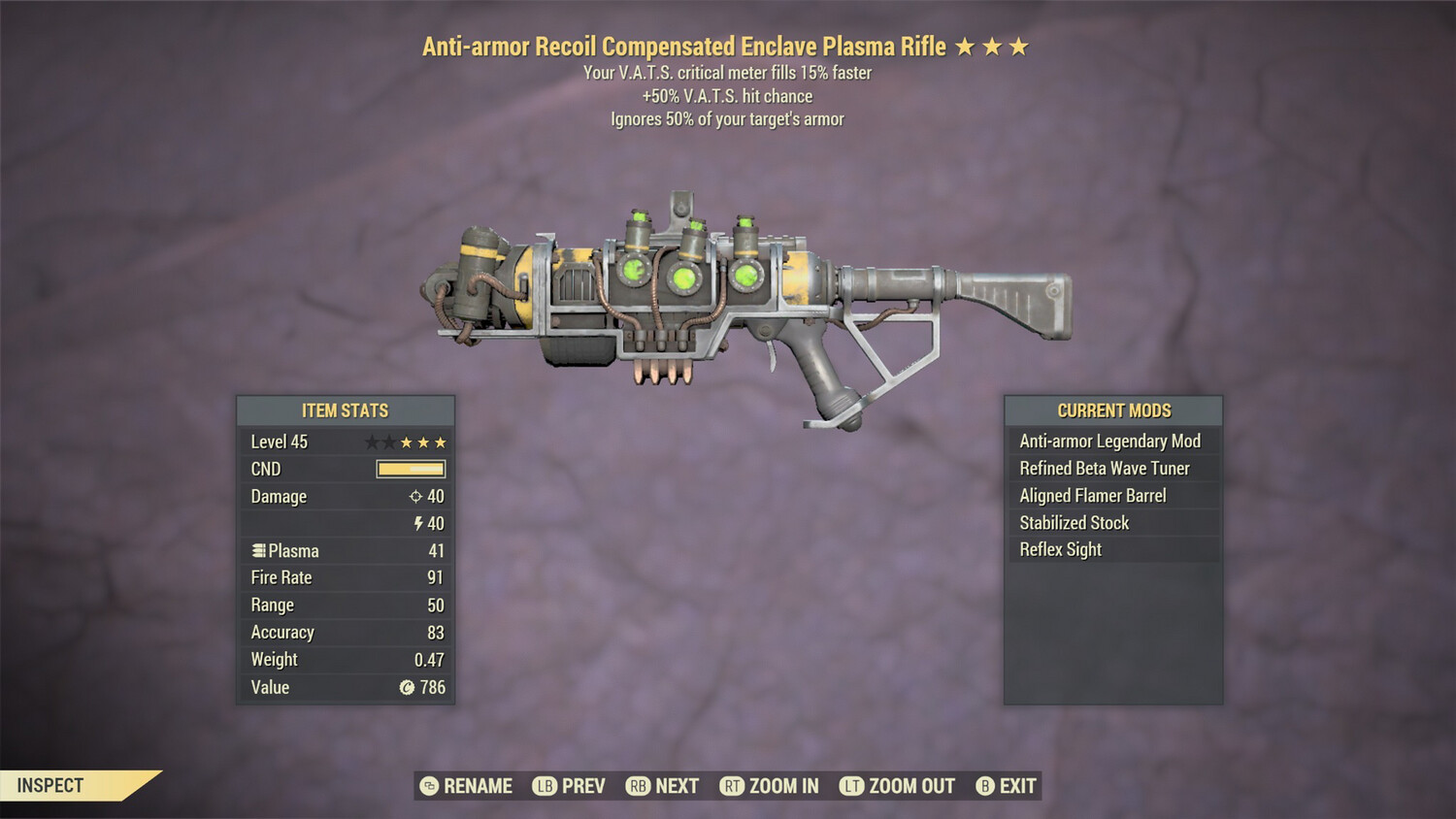The height and width of the screenshot is (819, 1456).
Task: Select the Reflex Sight mod entry
Action: 1058,549
